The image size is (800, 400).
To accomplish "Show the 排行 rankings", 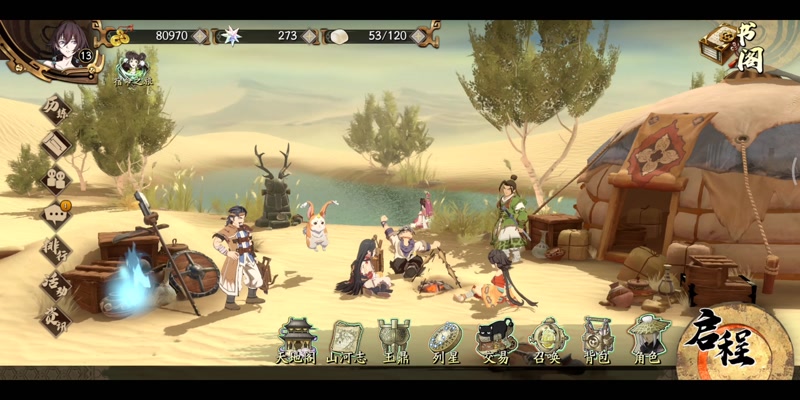I will (55, 249).
